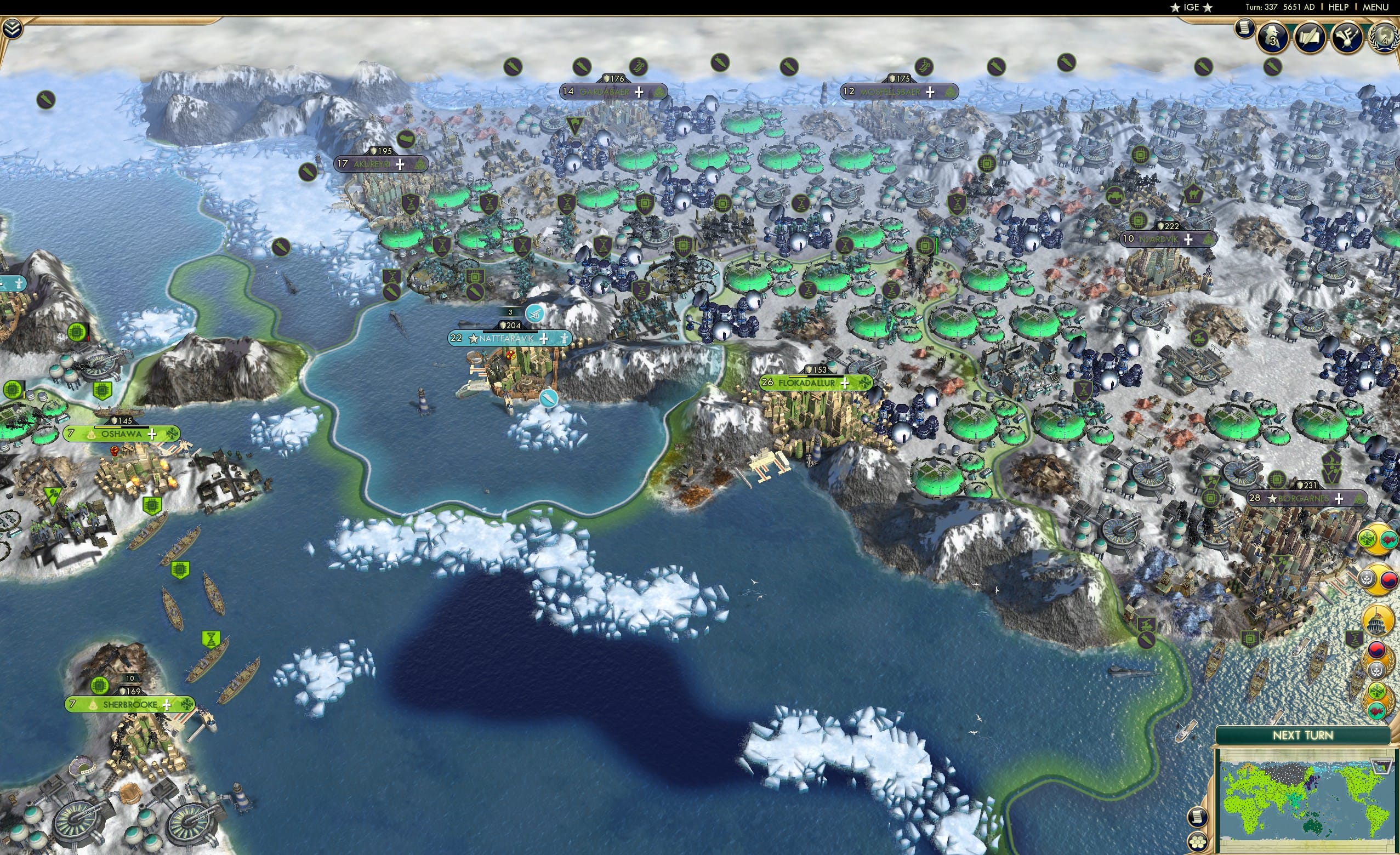The image size is (1400, 855).
Task: Expand the Flokadallur city banner plus button
Action: [x=846, y=384]
